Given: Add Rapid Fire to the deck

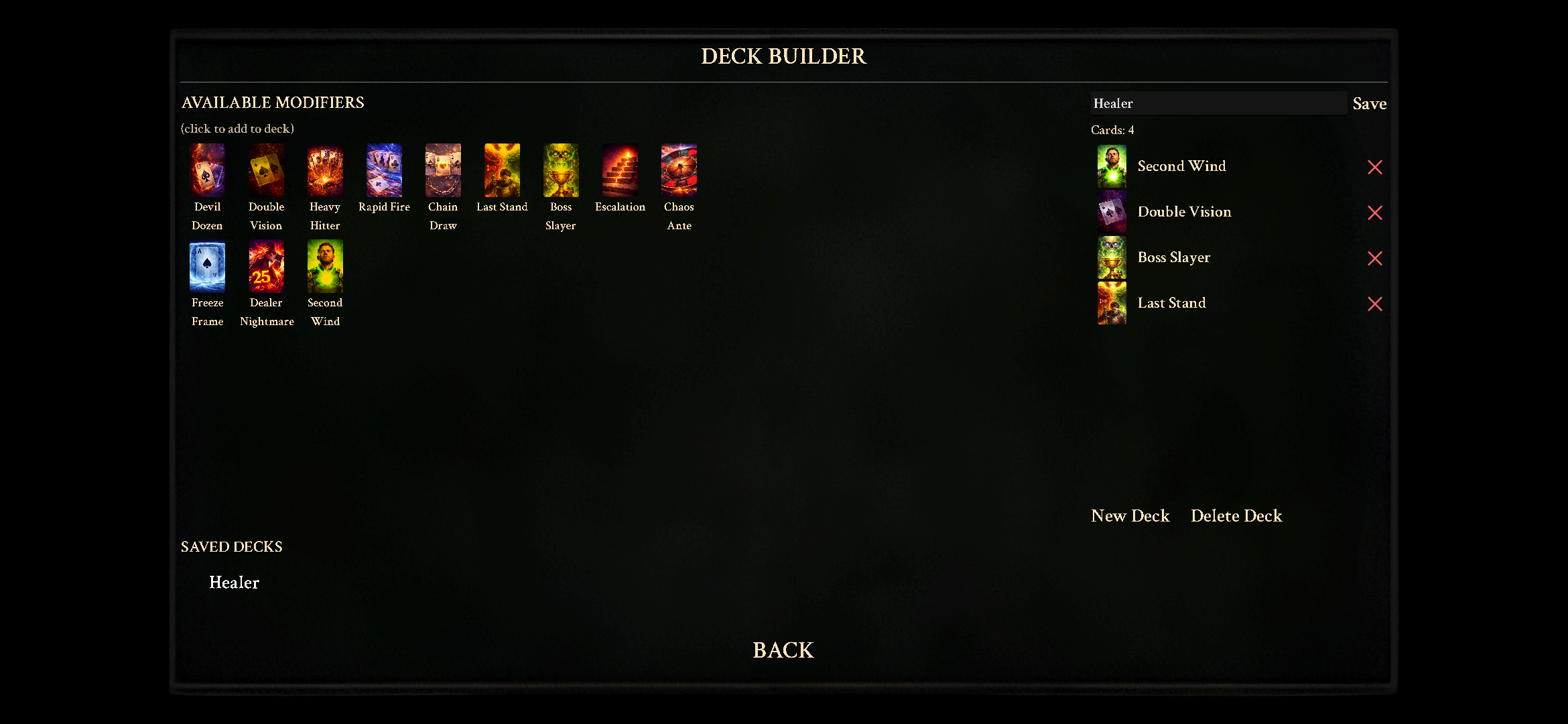Looking at the screenshot, I should (x=383, y=170).
